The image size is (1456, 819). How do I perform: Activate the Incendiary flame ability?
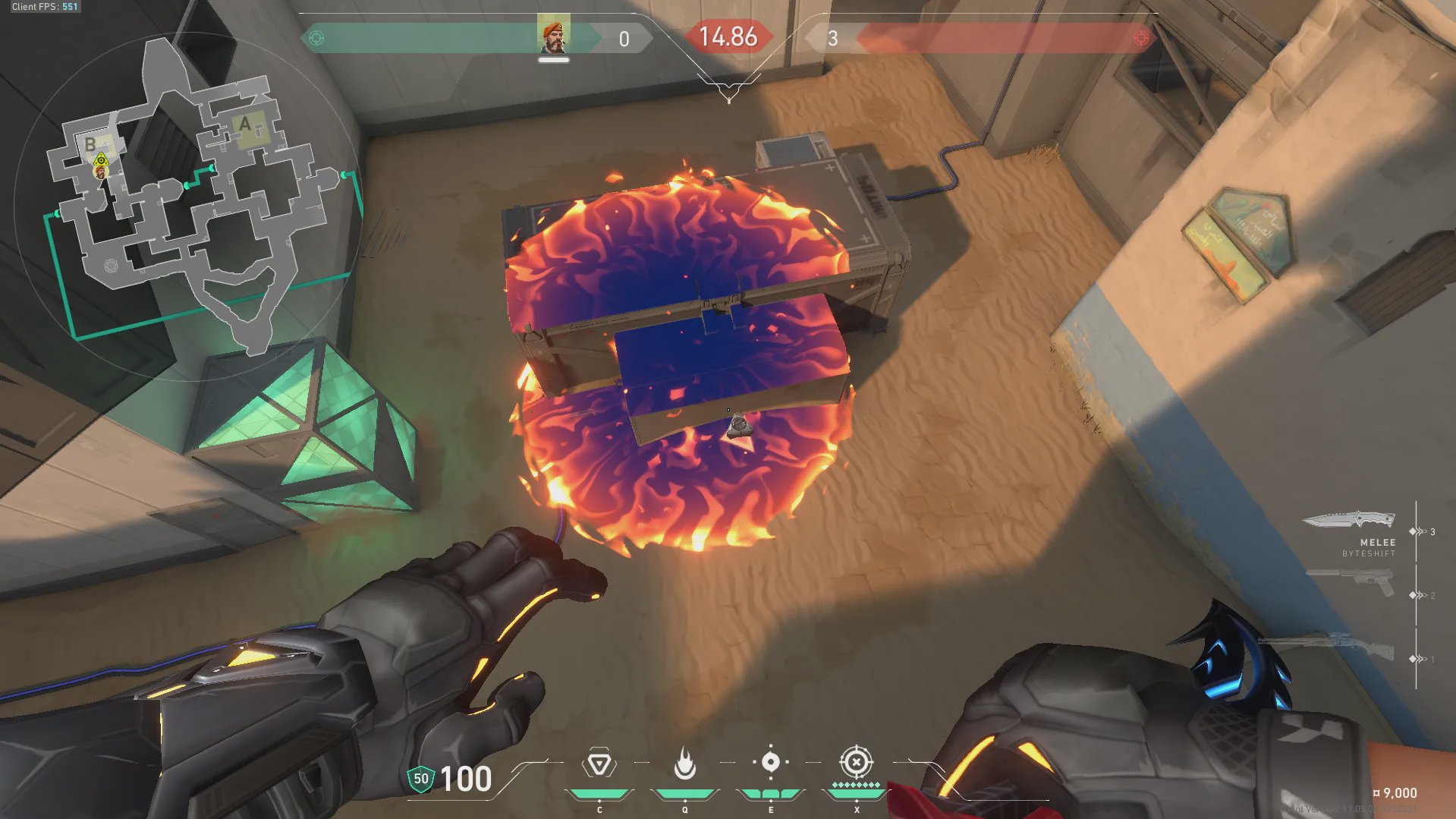pyautogui.click(x=684, y=764)
